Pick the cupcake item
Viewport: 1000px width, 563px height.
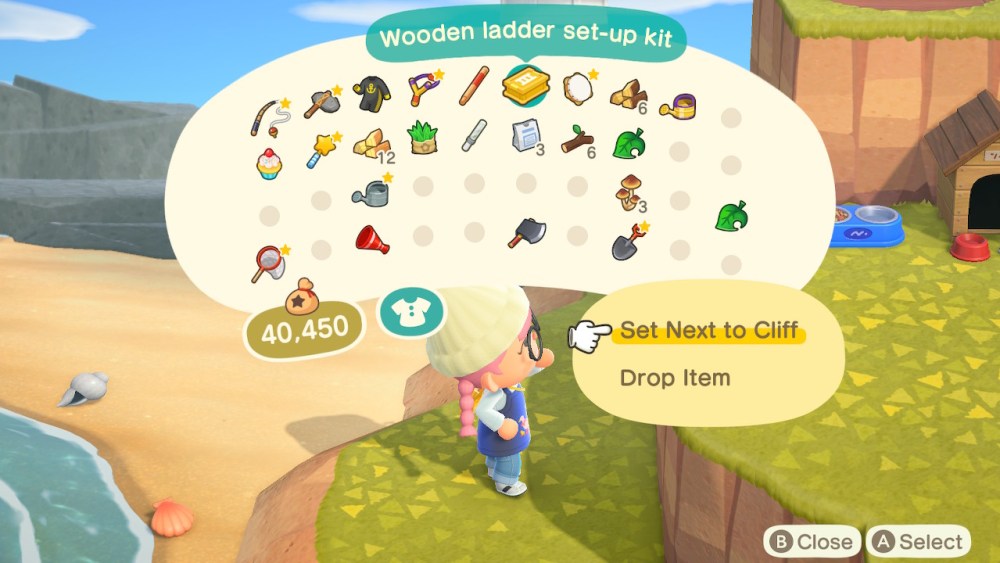[267, 163]
